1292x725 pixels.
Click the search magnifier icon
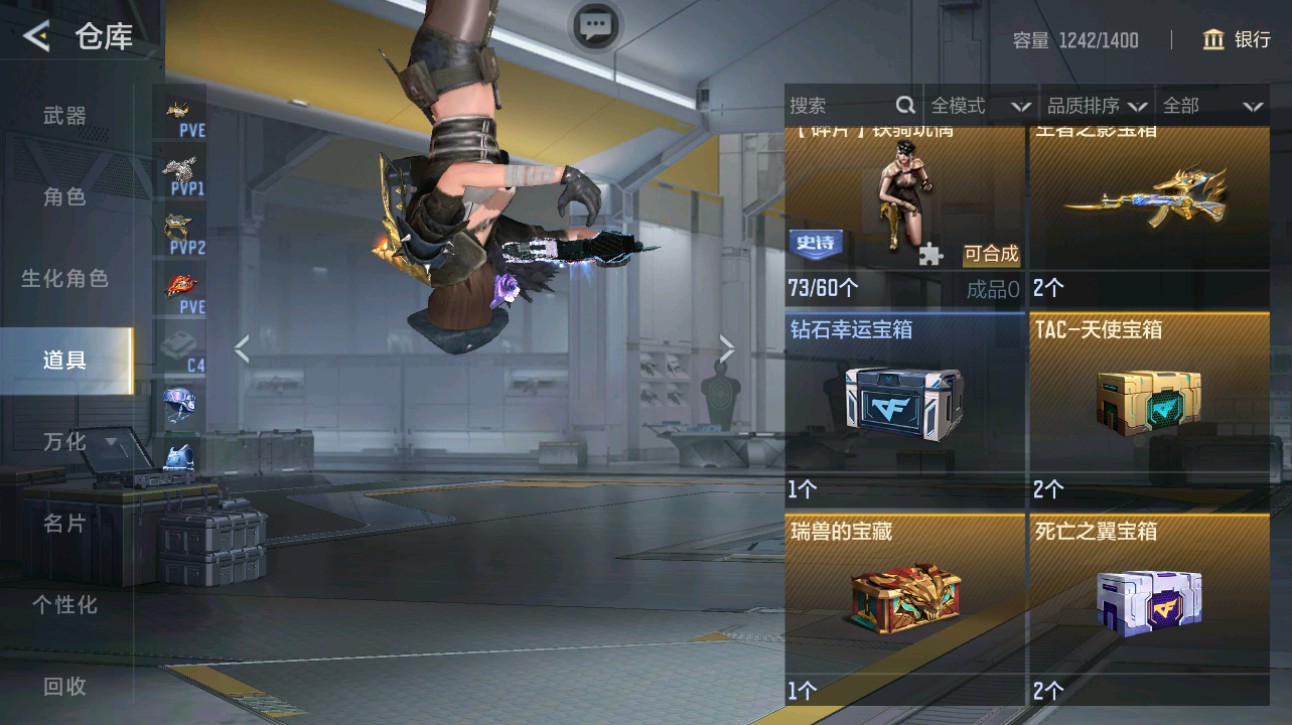(905, 104)
